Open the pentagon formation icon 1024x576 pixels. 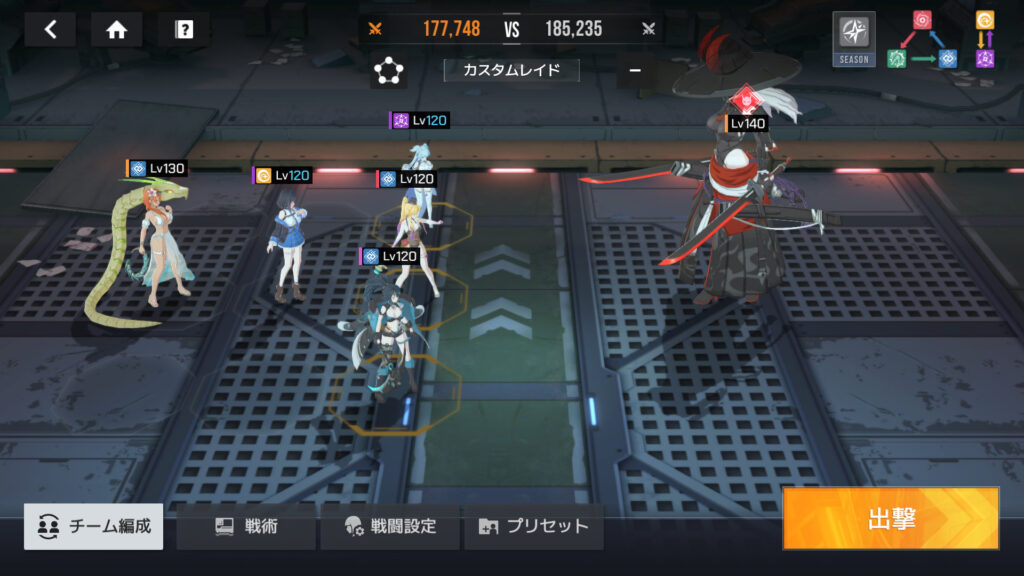tap(387, 71)
